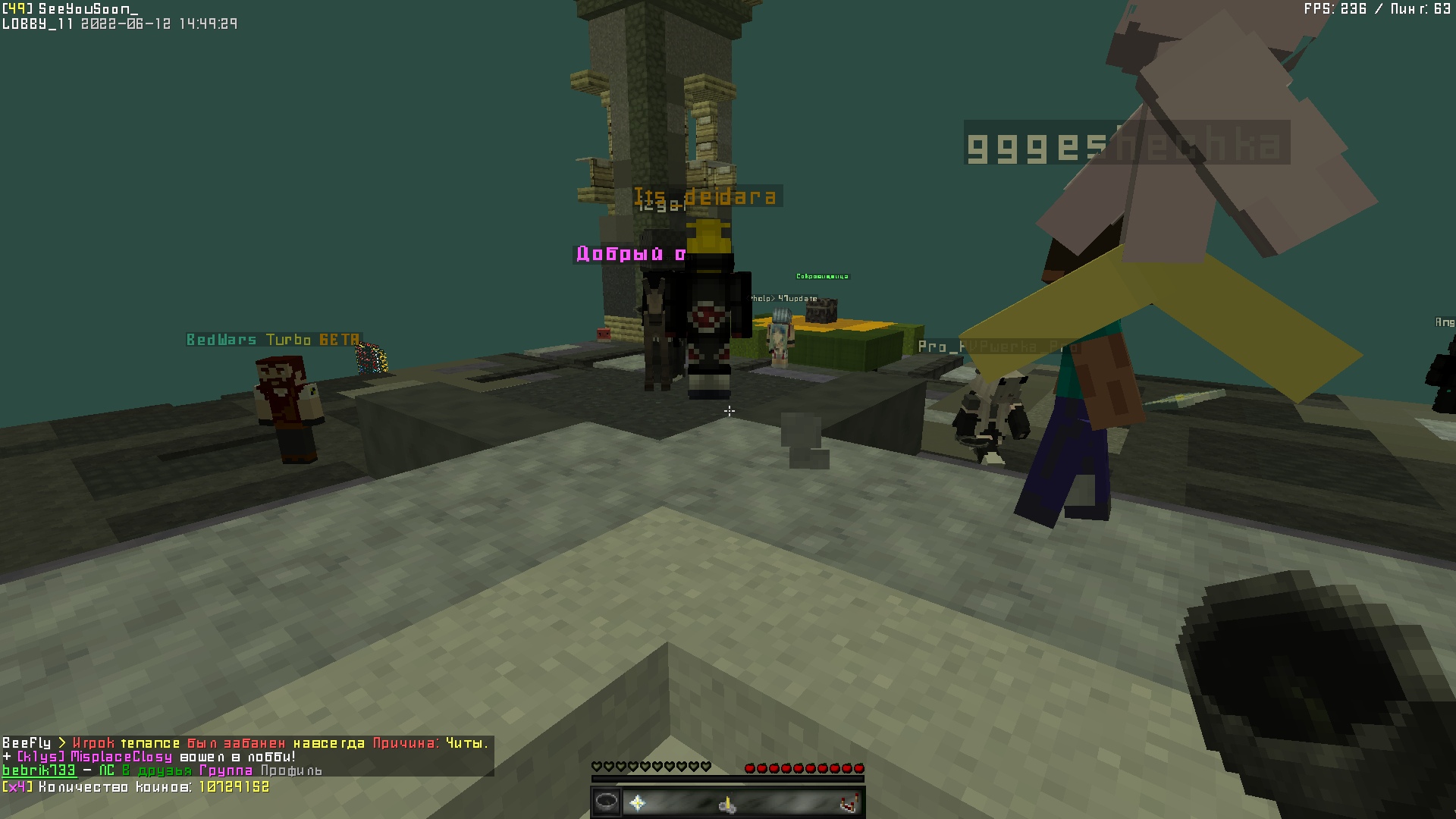Select the glowing star item in the hotbar
Image resolution: width=1456 pixels, height=819 pixels.
637,803
